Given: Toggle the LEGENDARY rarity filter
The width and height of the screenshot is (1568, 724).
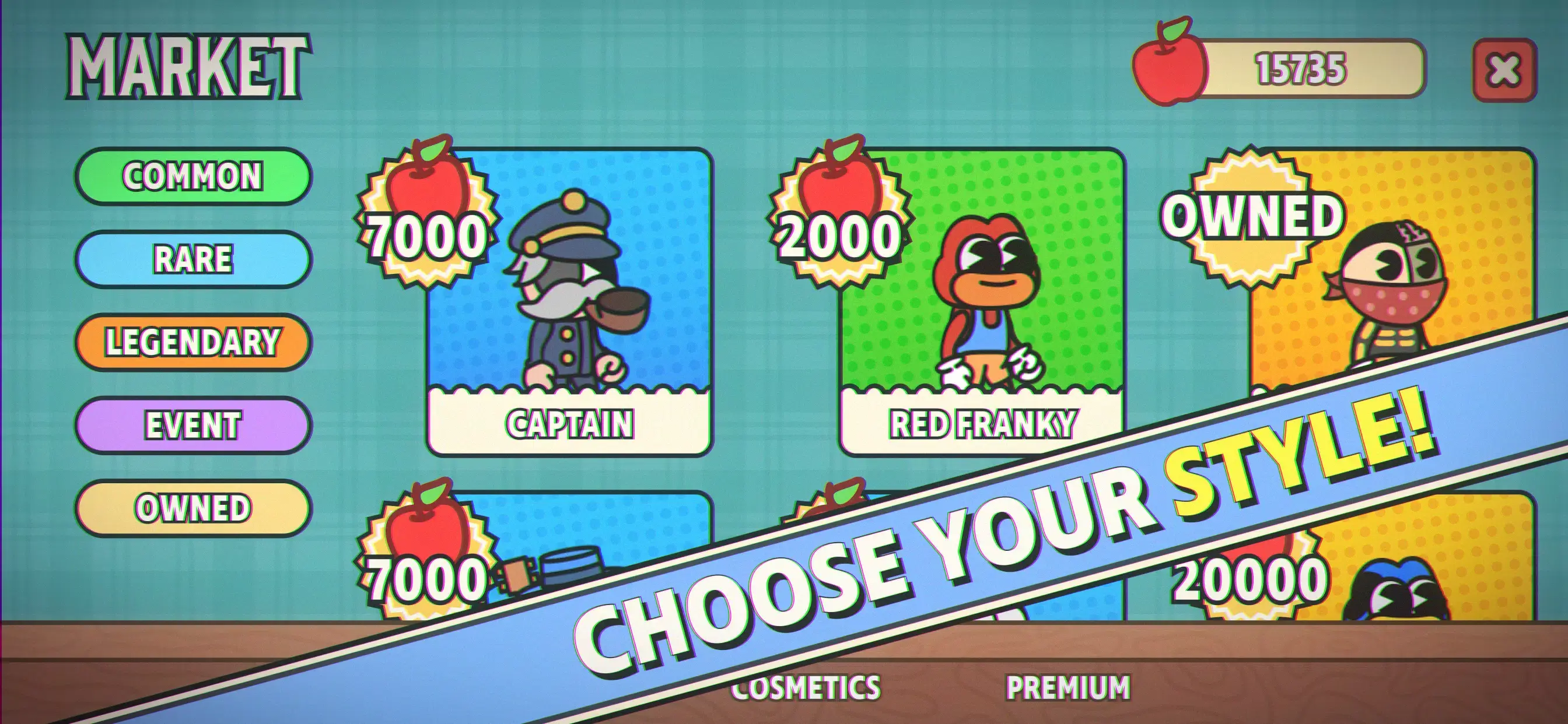Looking at the screenshot, I should [192, 340].
